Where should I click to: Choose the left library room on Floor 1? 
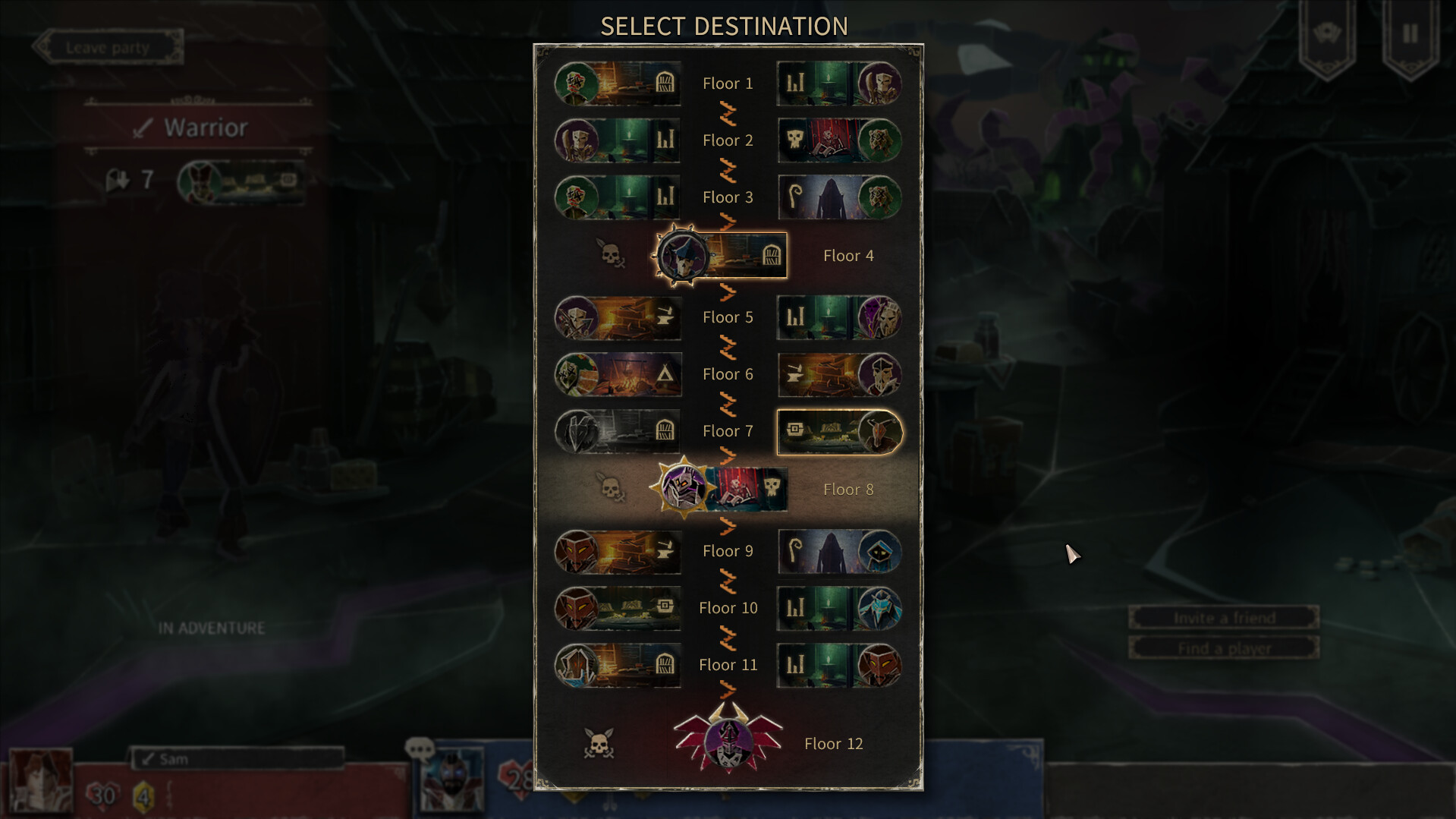pyautogui.click(x=617, y=83)
